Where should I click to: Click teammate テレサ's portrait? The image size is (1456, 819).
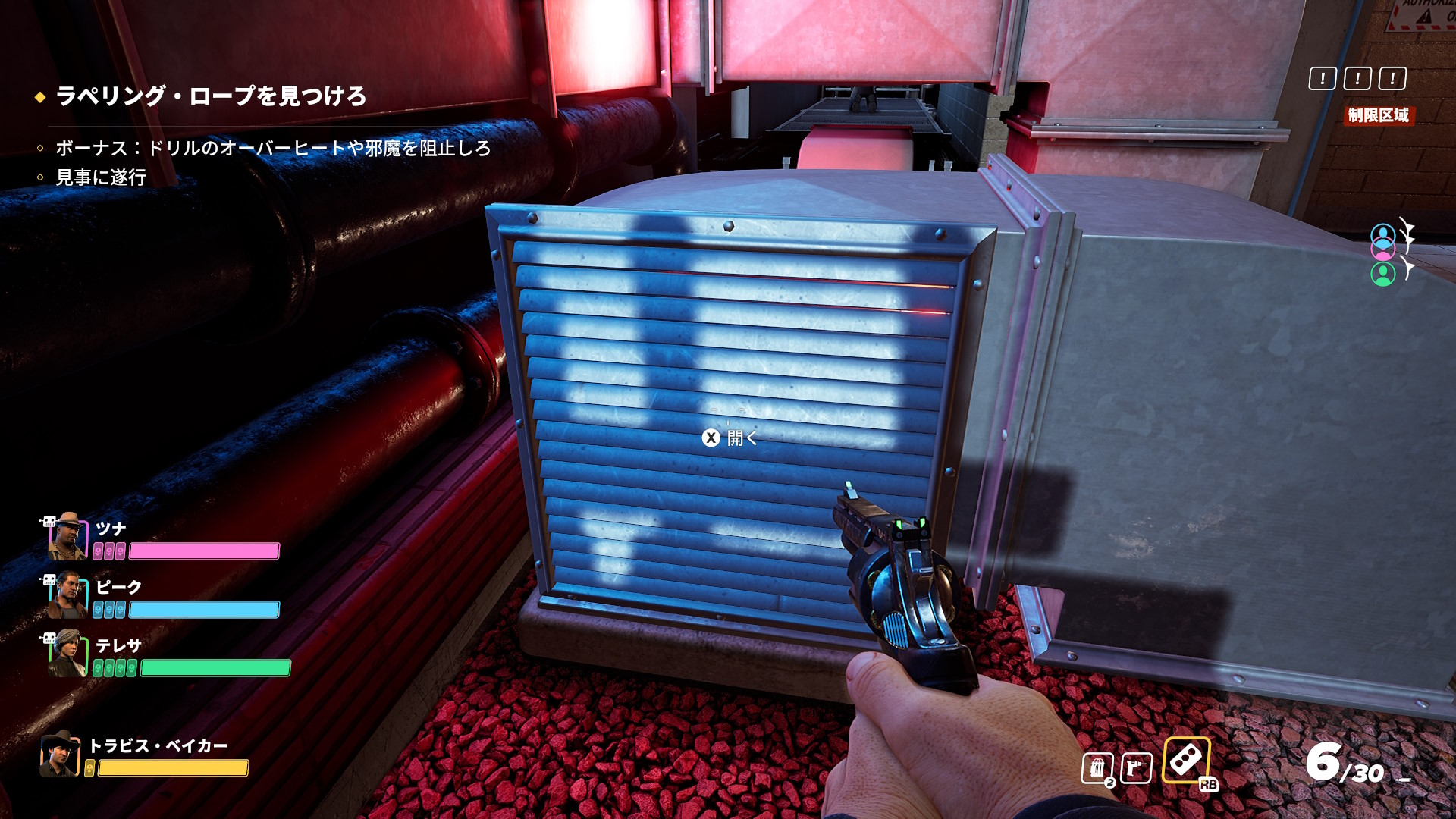tap(67, 654)
